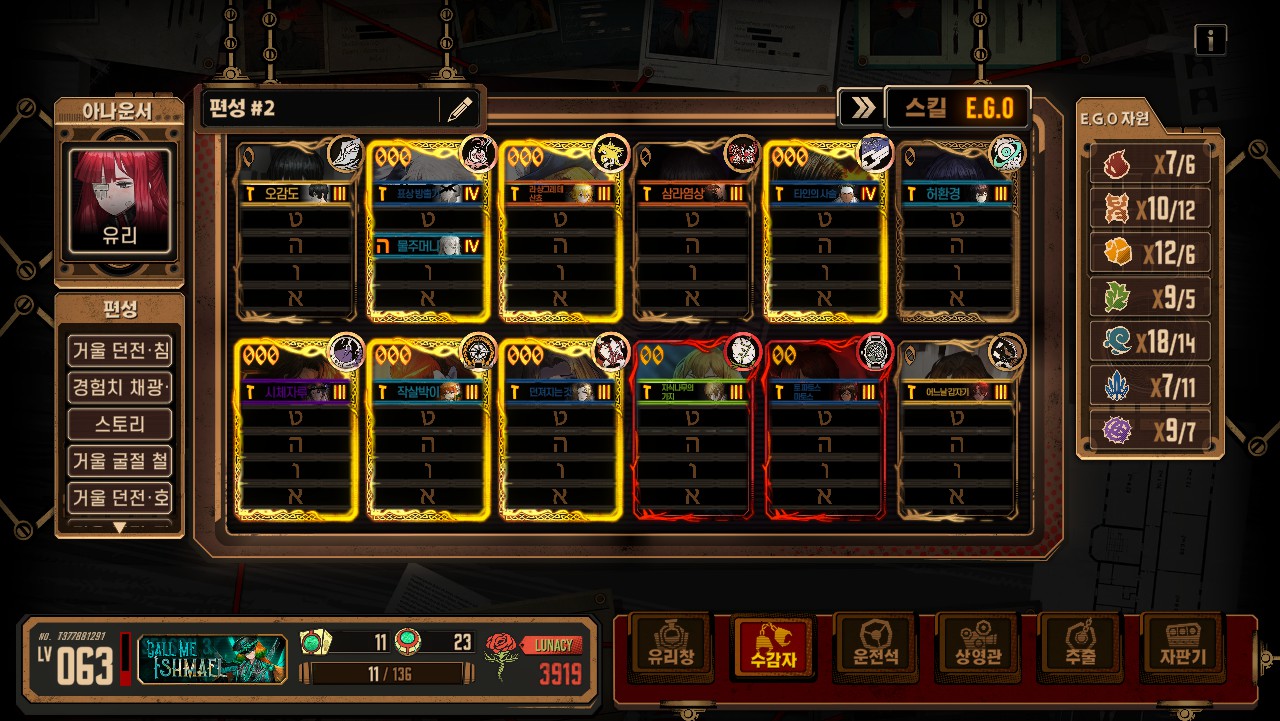Open the 추출 extraction menu
Viewport: 1280px width, 721px height.
1079,647
